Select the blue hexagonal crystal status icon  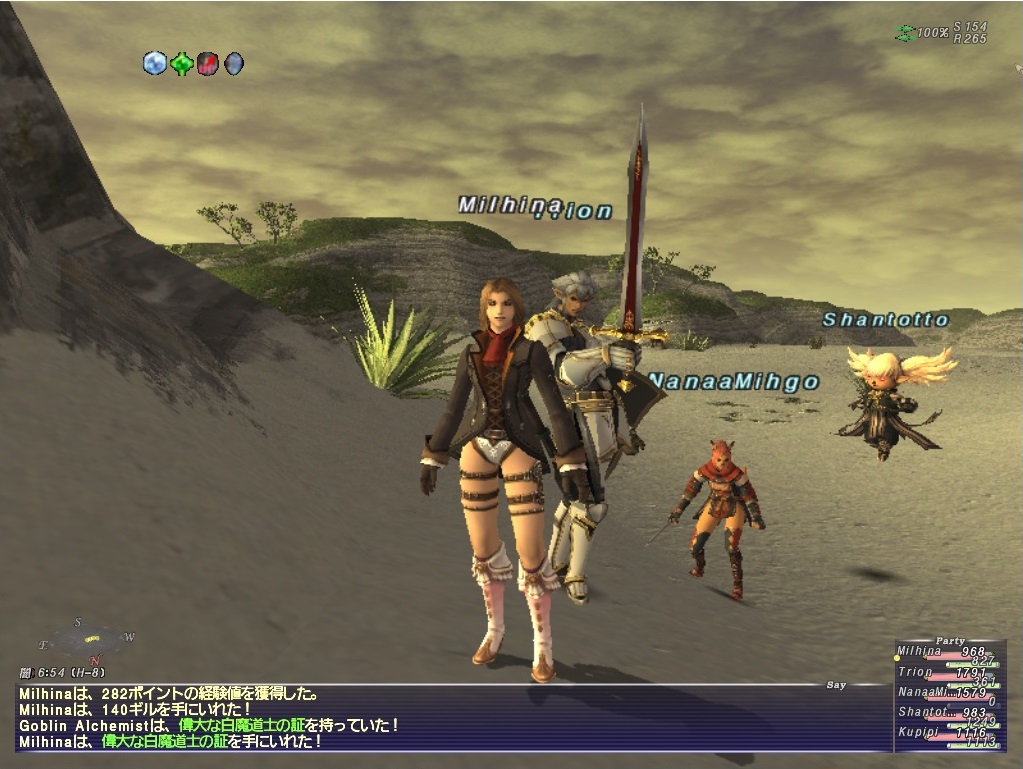click(x=154, y=64)
